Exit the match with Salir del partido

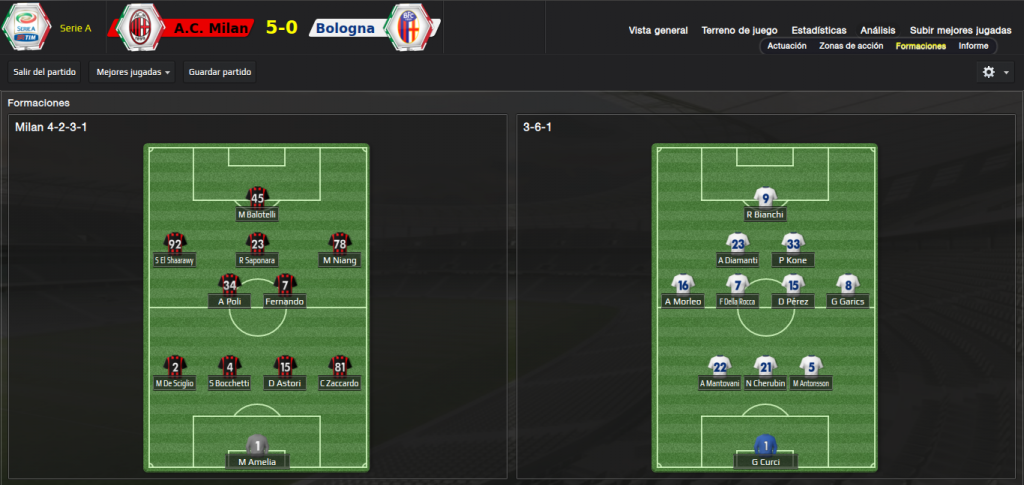point(44,72)
